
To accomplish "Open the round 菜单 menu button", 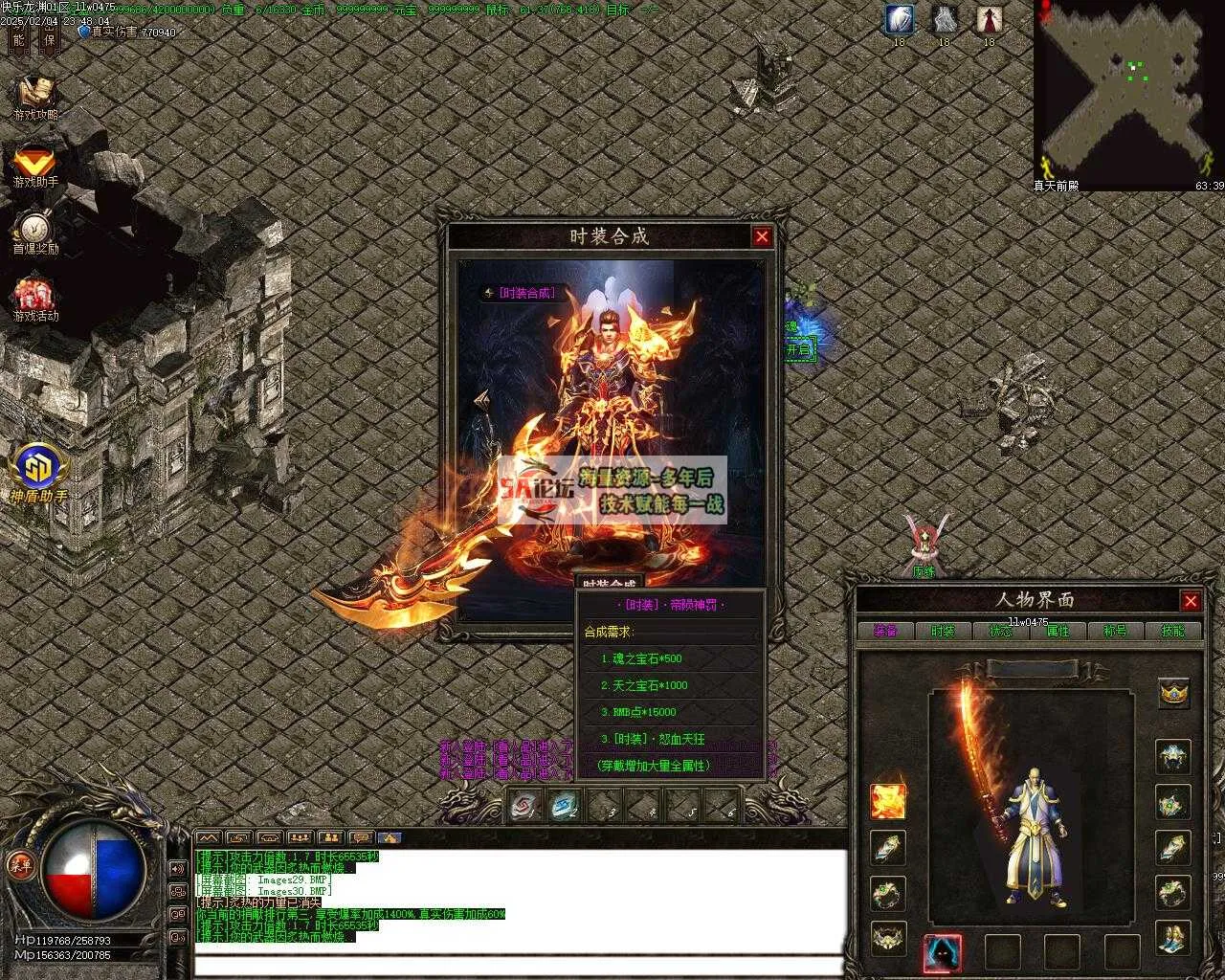I will [21, 864].
